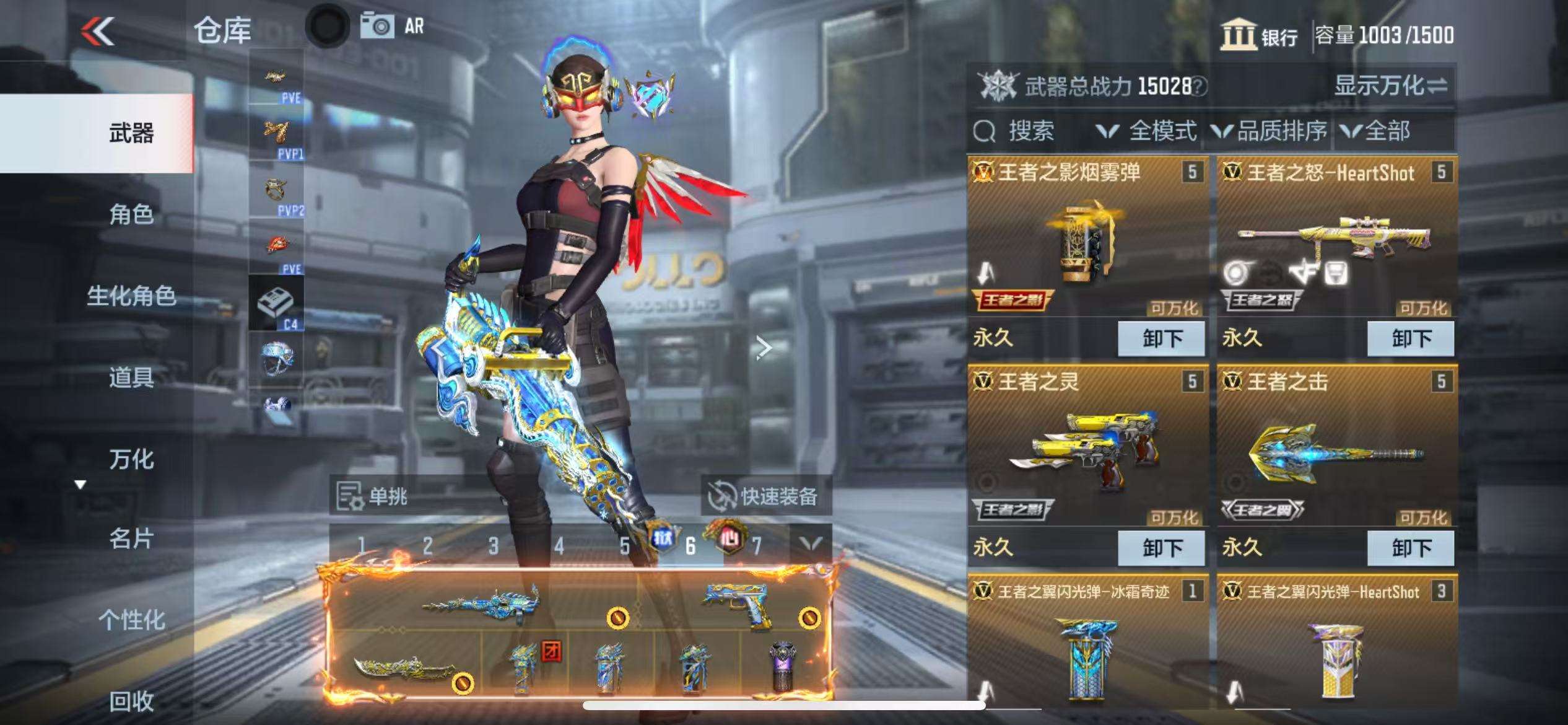Switch to loadout bag number 3

pos(493,546)
